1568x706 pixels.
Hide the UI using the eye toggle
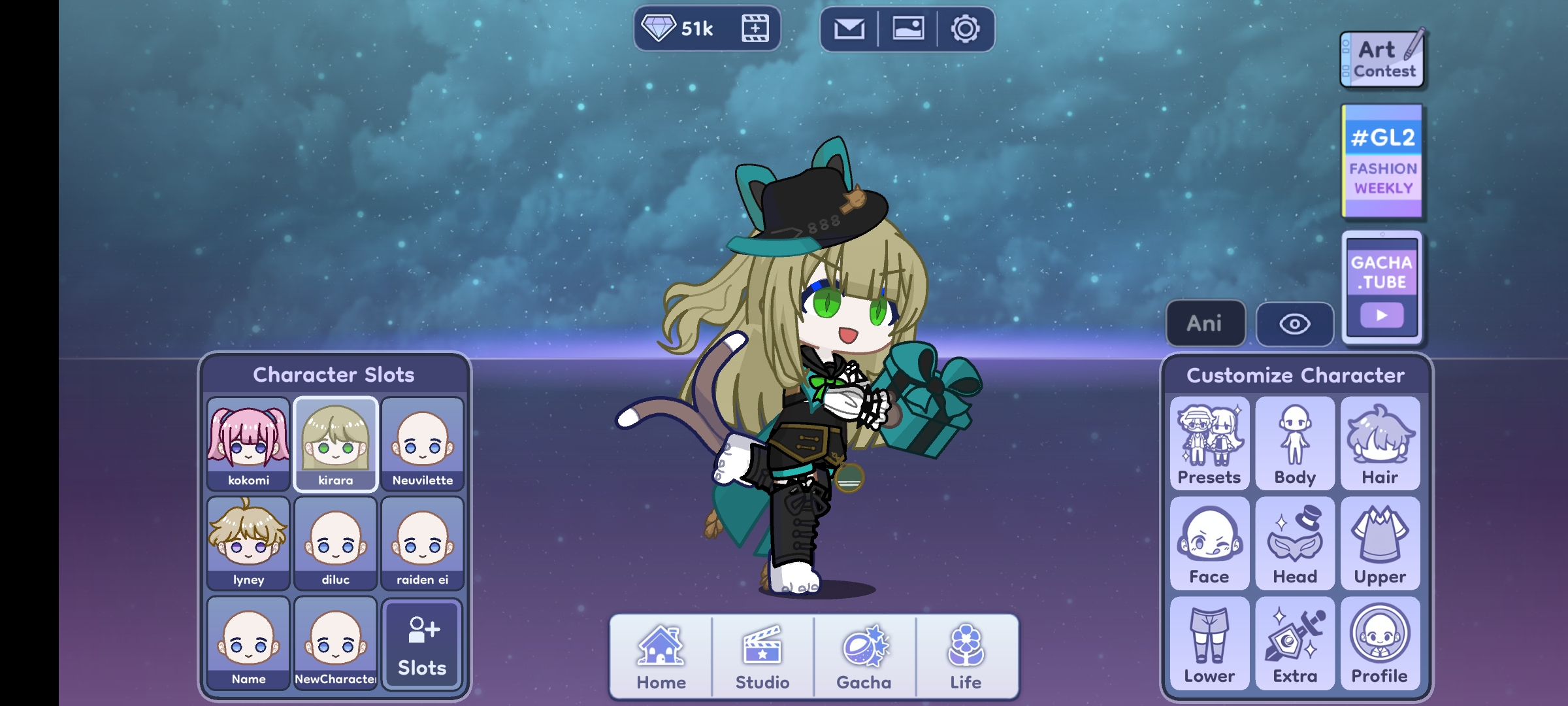coord(1295,323)
